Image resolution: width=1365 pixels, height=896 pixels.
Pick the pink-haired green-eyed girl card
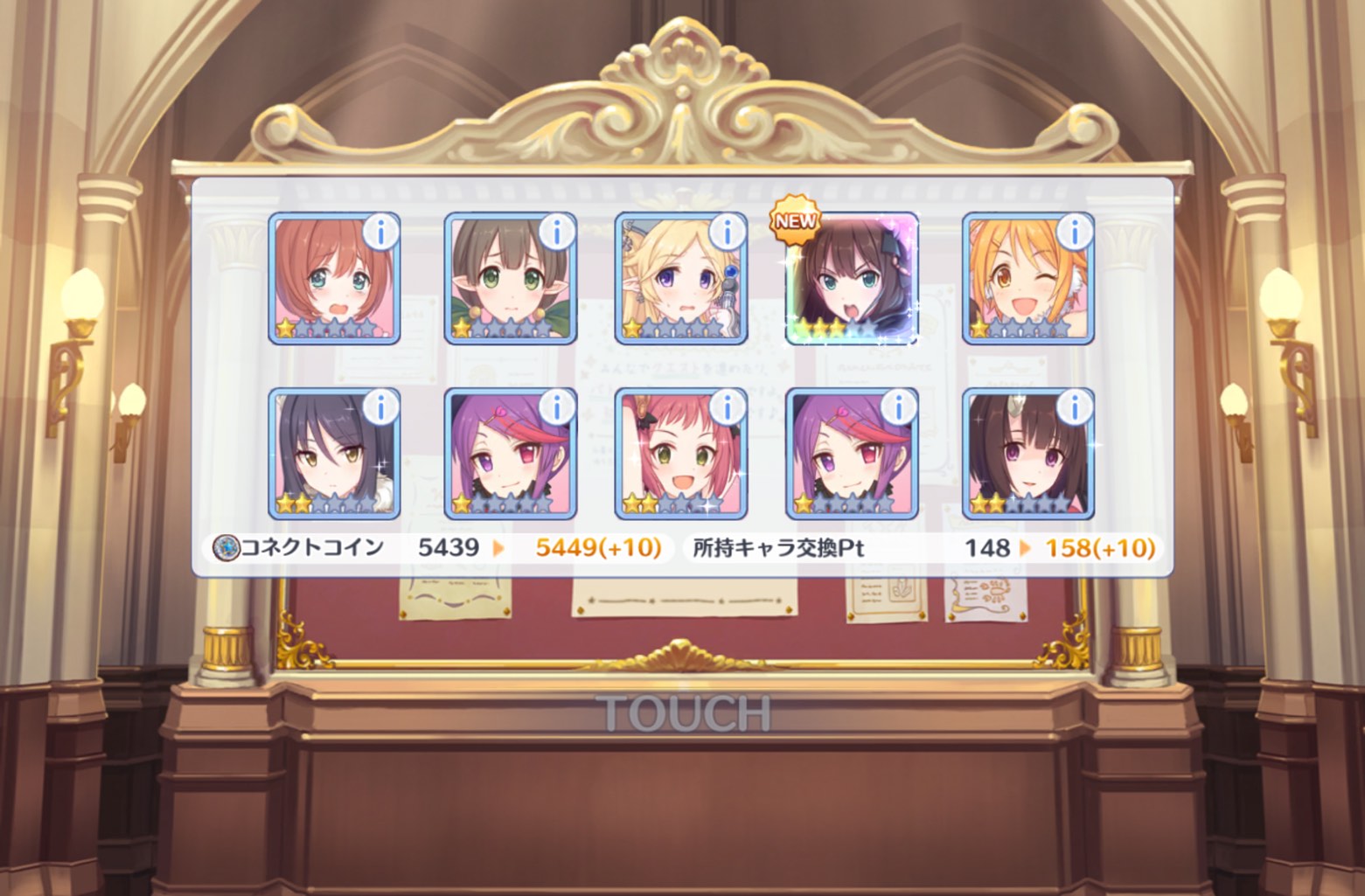coord(680,455)
